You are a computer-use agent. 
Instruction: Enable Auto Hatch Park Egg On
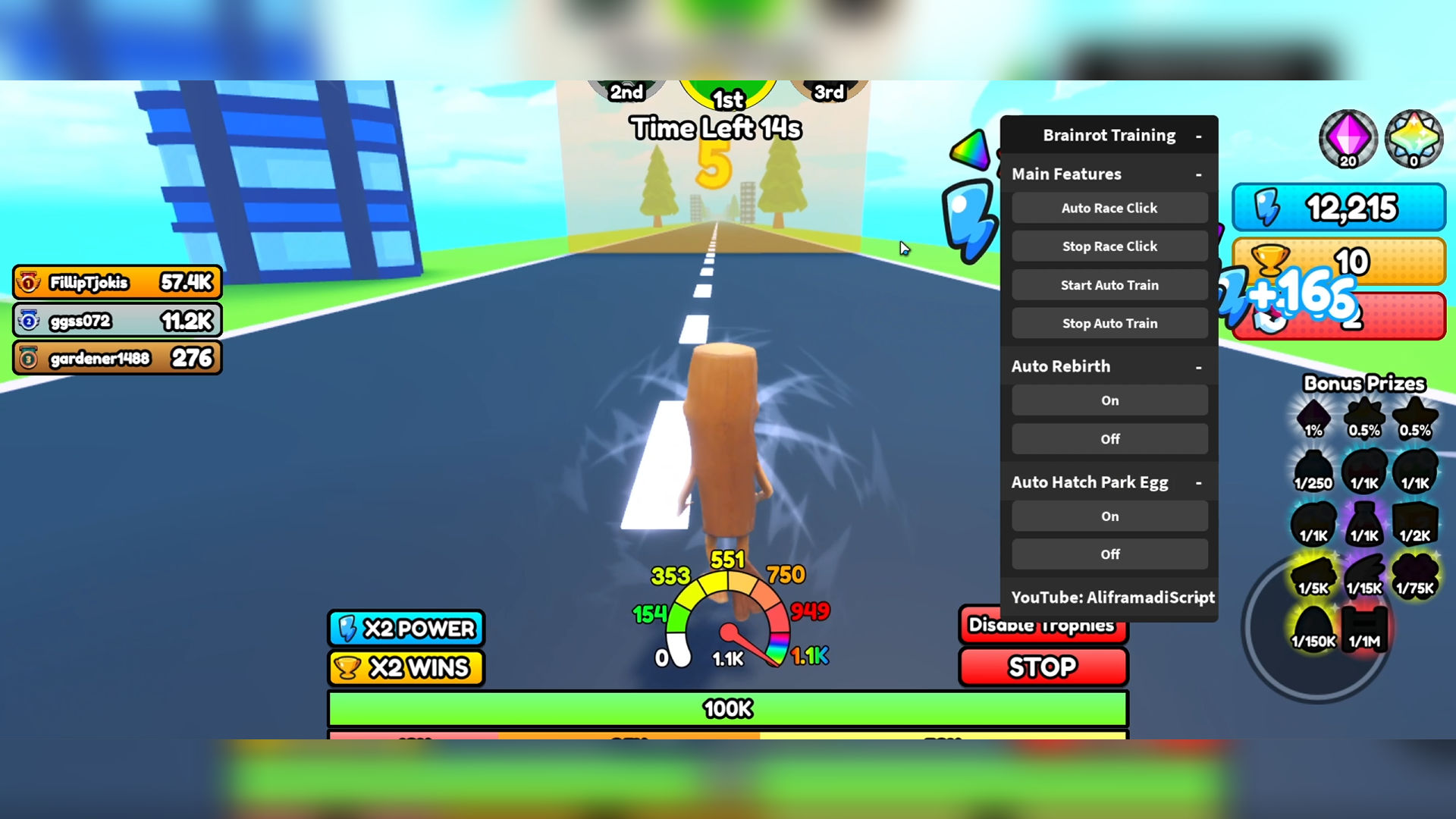click(1109, 516)
